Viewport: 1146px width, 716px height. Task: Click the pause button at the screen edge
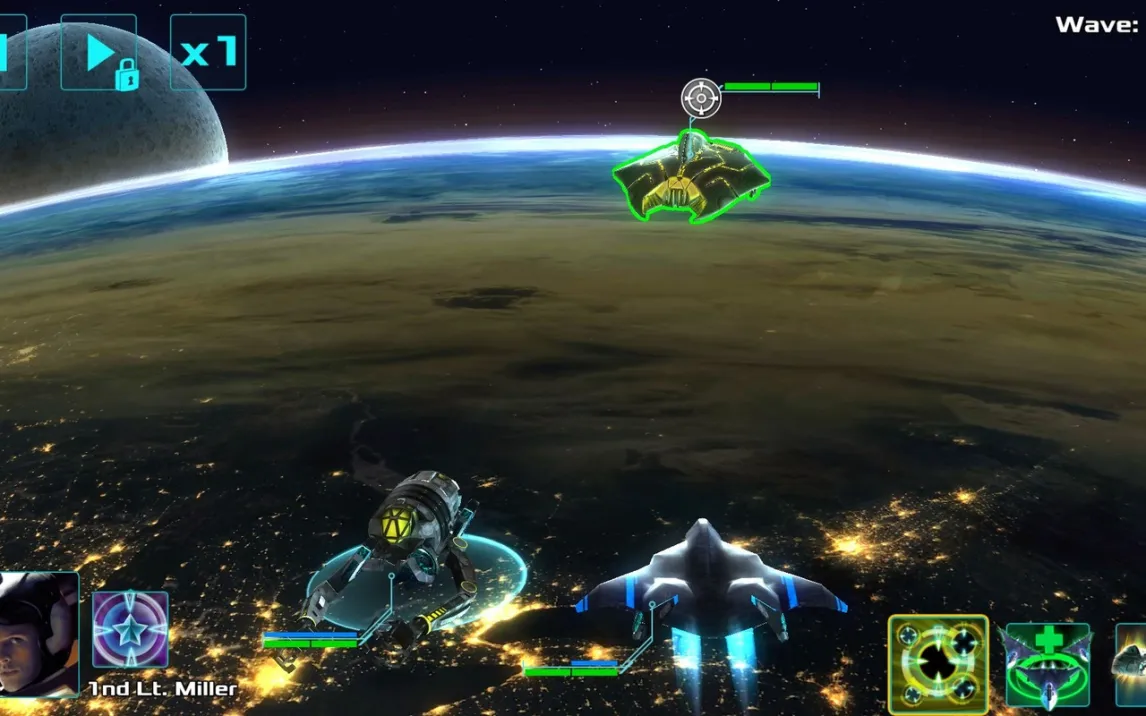tap(10, 52)
